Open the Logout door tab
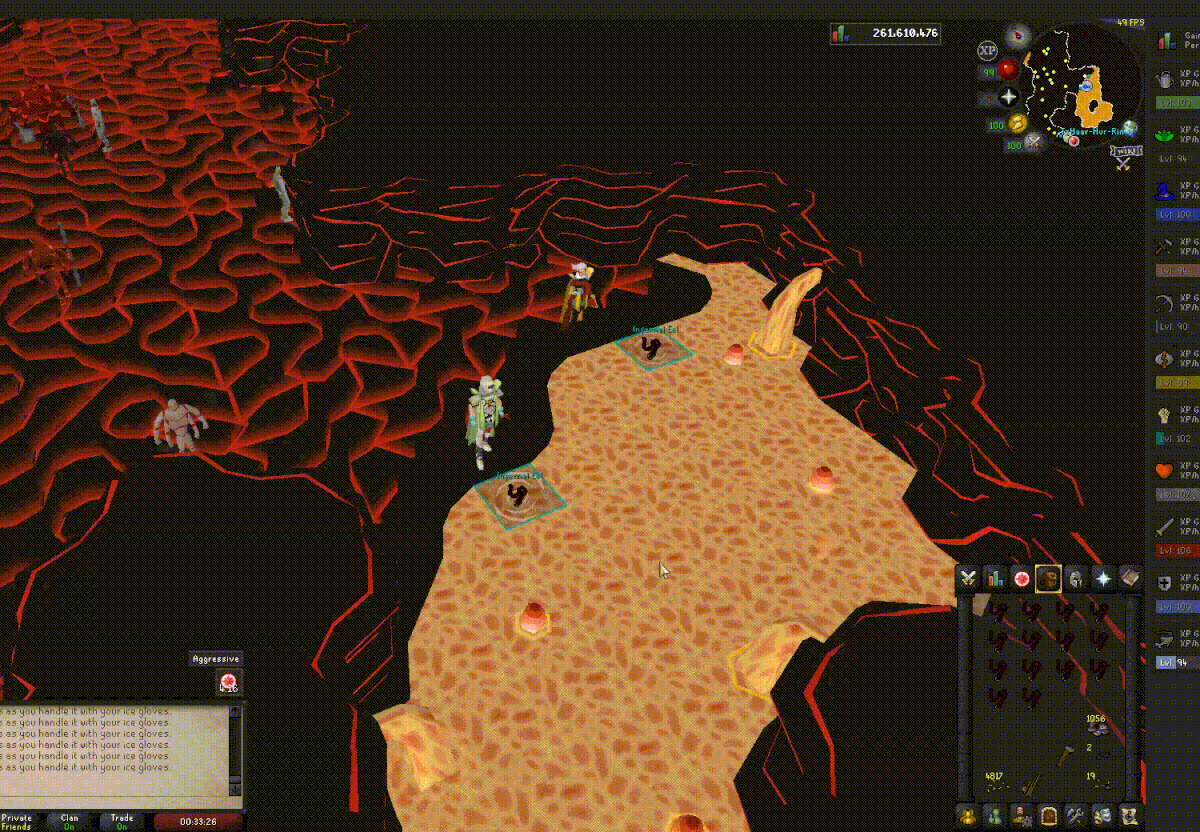This screenshot has height=832, width=1200. tap(1048, 815)
